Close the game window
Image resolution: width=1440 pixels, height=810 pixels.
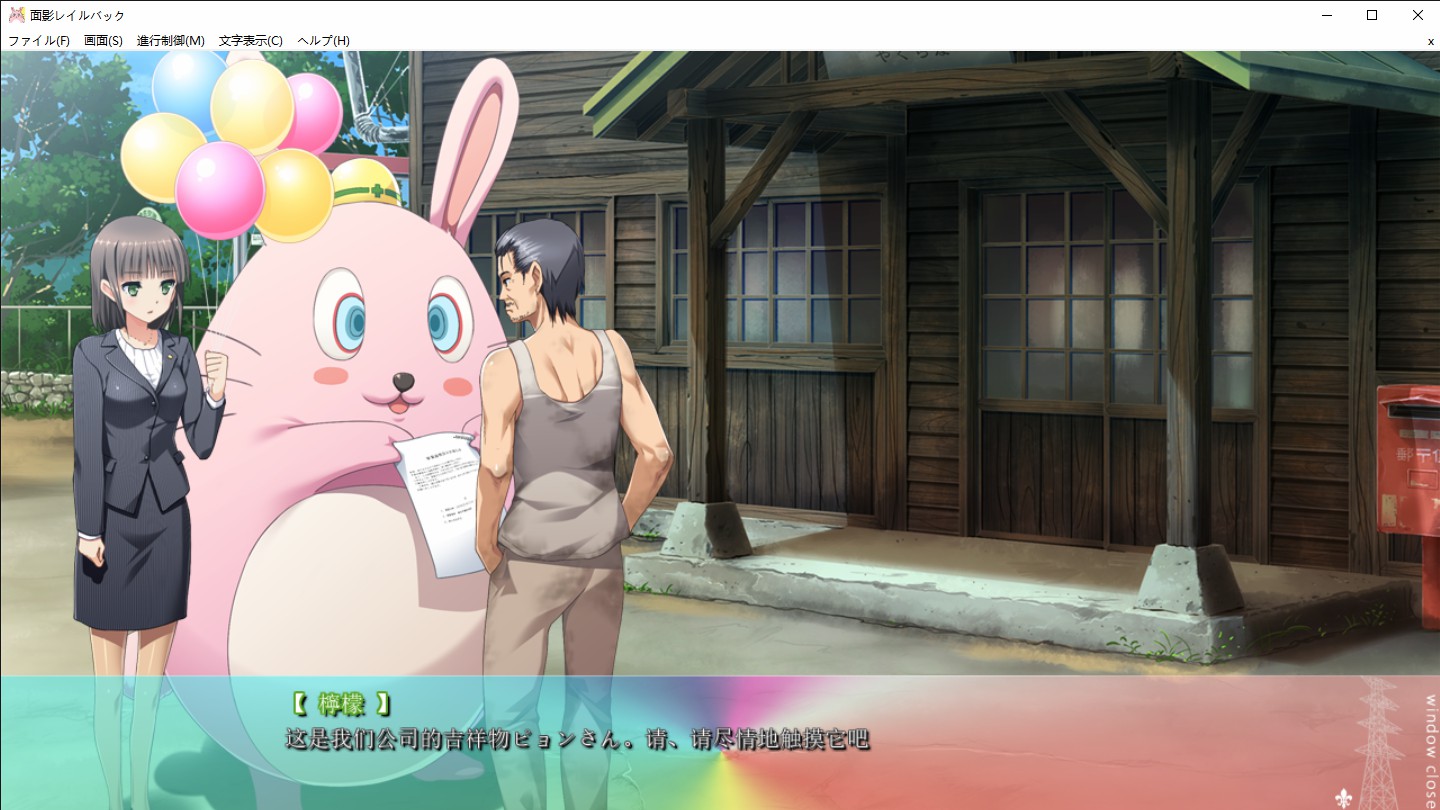tap(1417, 15)
